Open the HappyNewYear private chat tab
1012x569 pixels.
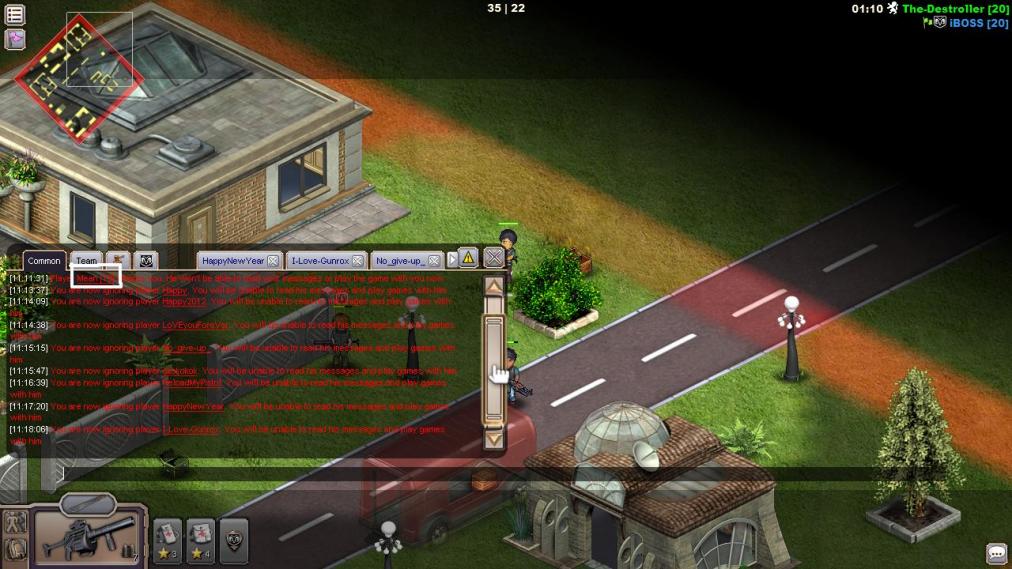233,261
